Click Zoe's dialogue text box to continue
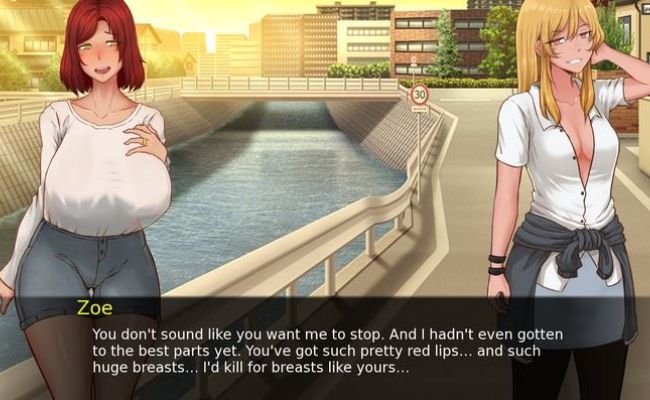Viewport: 650px width, 400px height. (325, 350)
